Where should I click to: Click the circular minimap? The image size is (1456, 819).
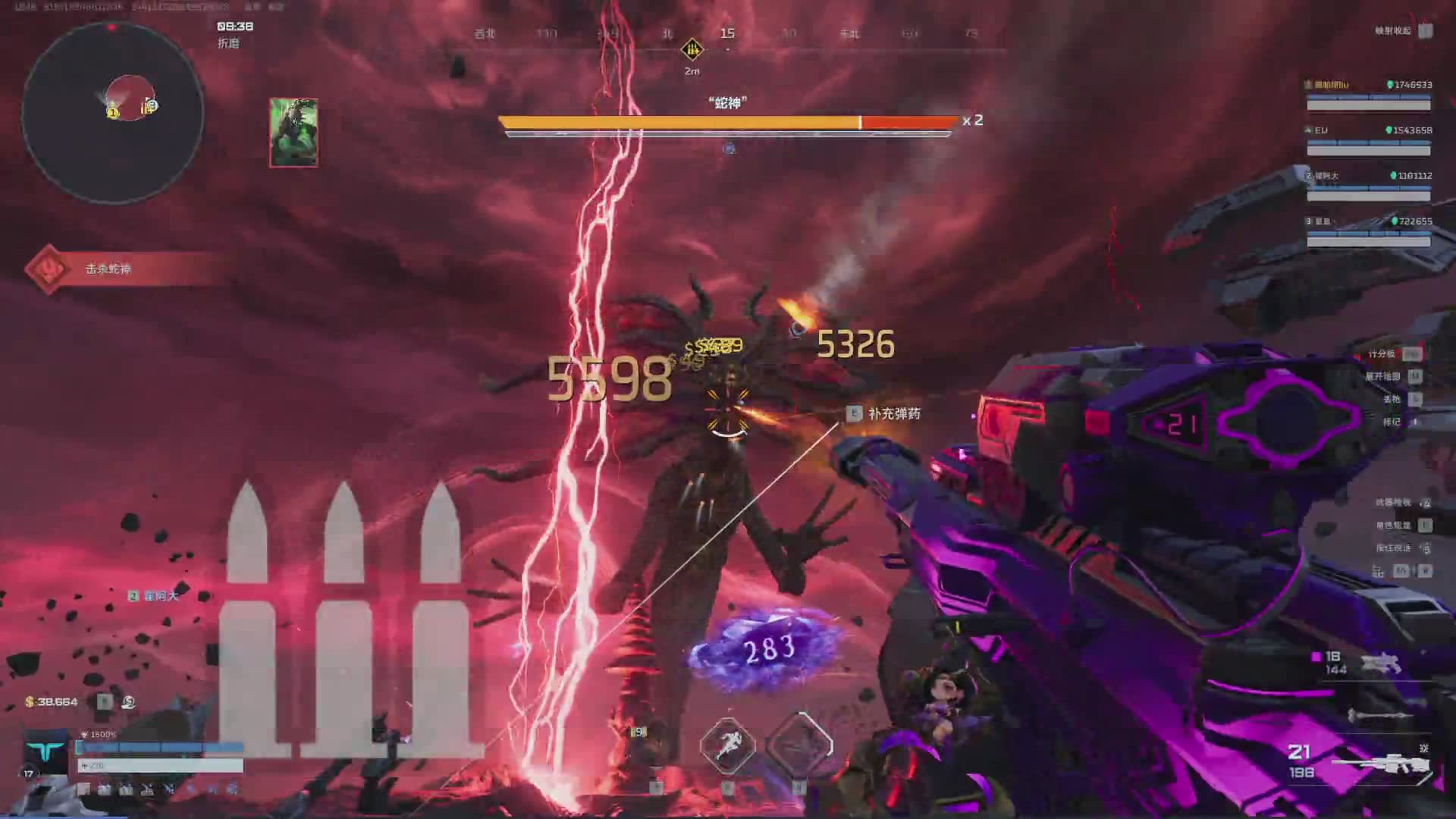(x=113, y=113)
